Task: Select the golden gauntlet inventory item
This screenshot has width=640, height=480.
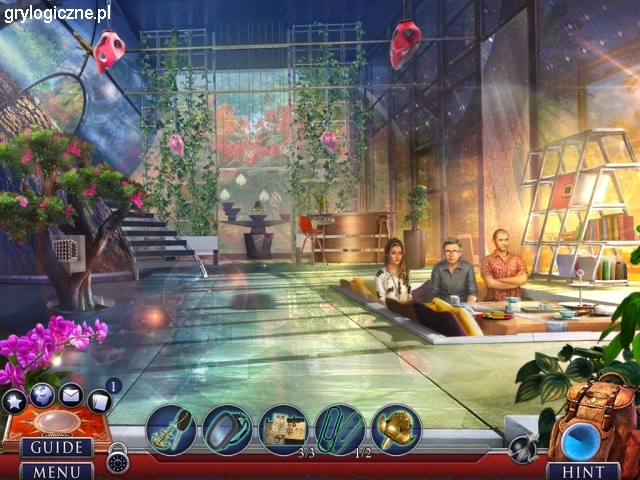Action: pyautogui.click(x=396, y=428)
